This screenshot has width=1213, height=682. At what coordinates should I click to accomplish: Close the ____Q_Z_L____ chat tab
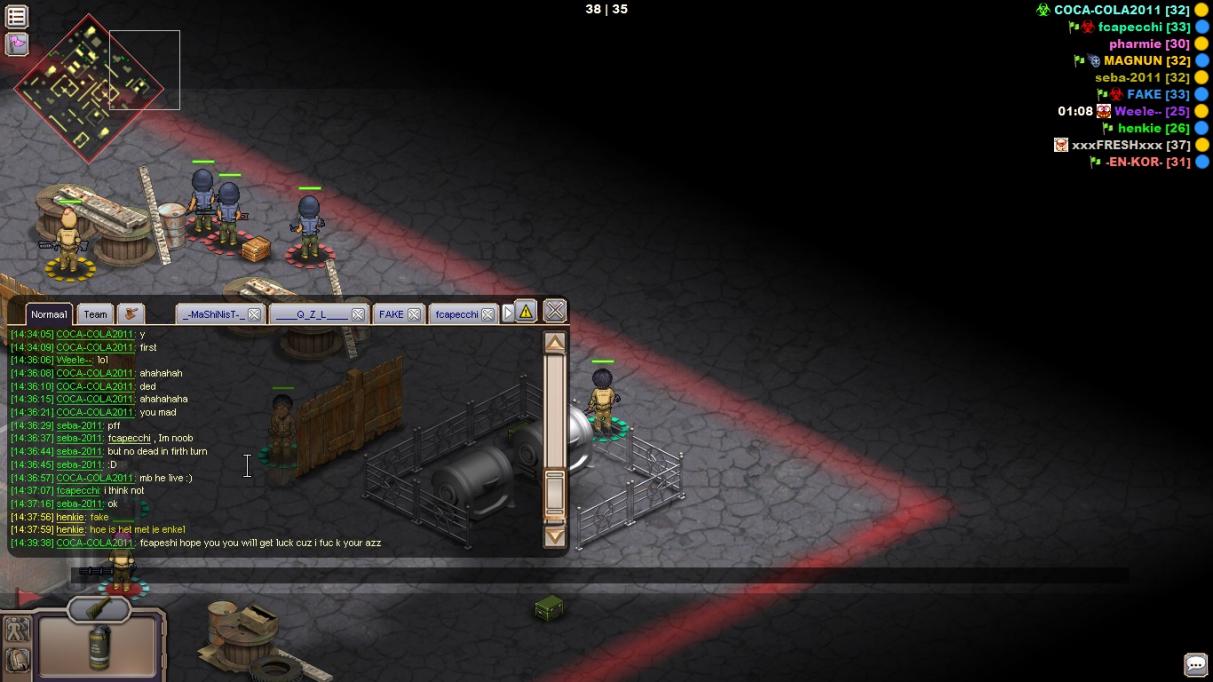(358, 314)
